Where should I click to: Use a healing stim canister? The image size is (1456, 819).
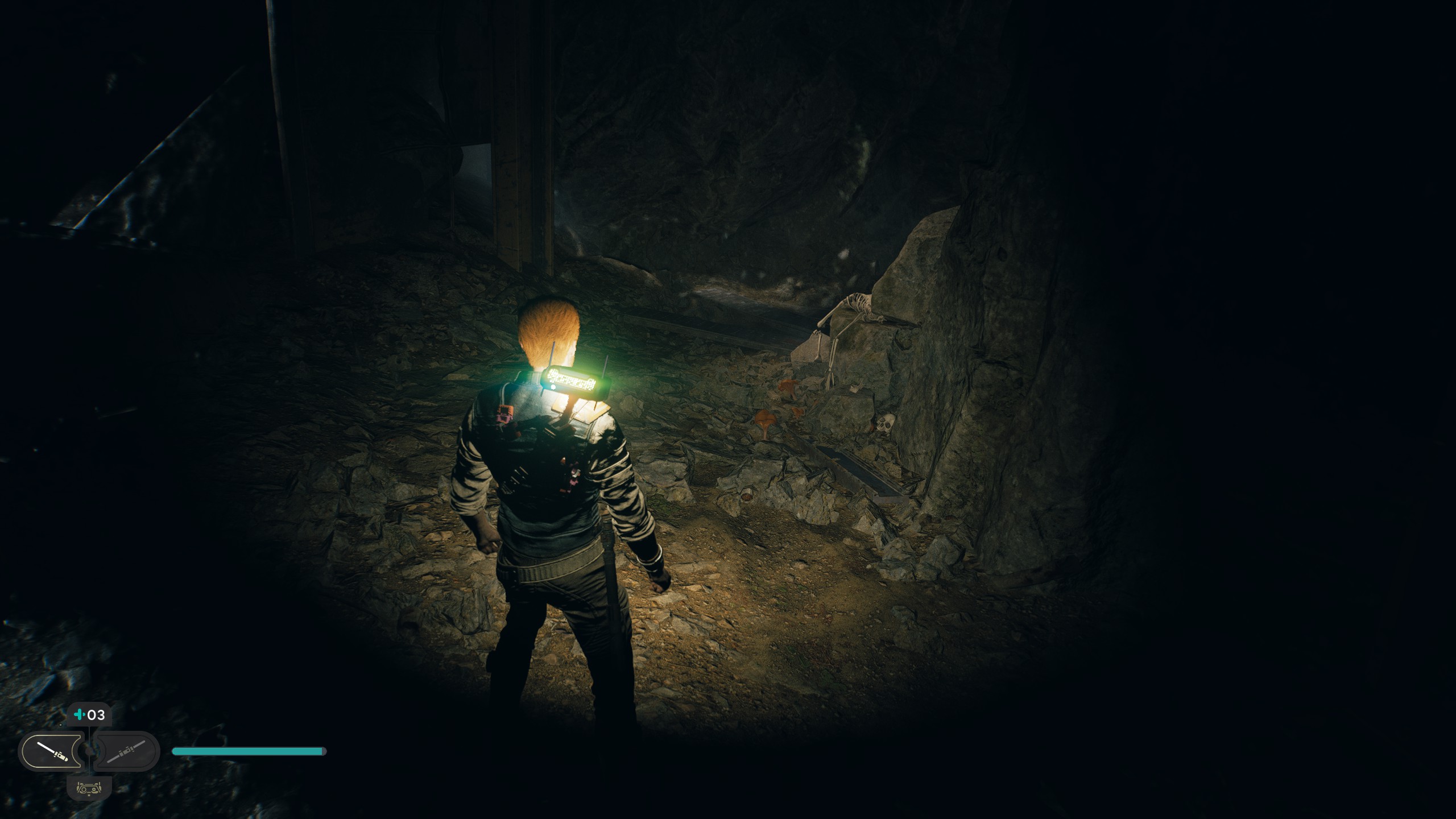(x=89, y=715)
